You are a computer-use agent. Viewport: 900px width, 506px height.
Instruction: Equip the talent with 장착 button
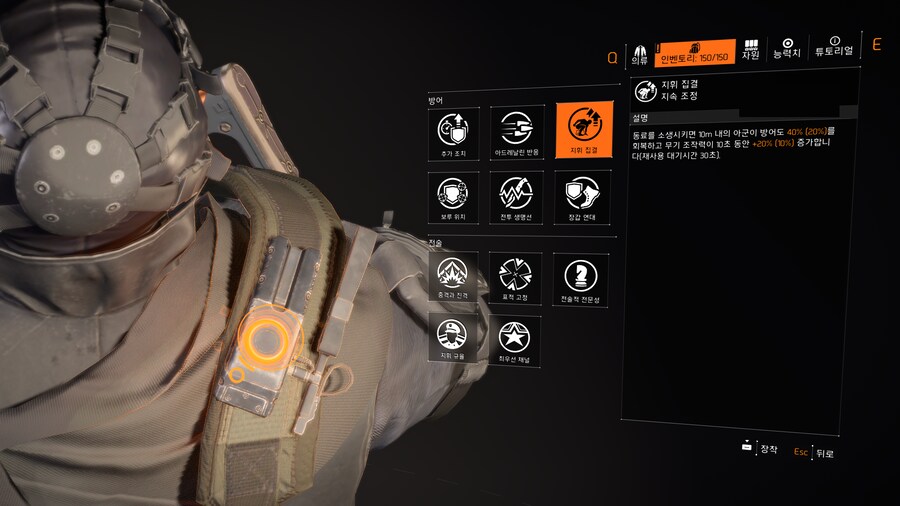click(x=761, y=449)
